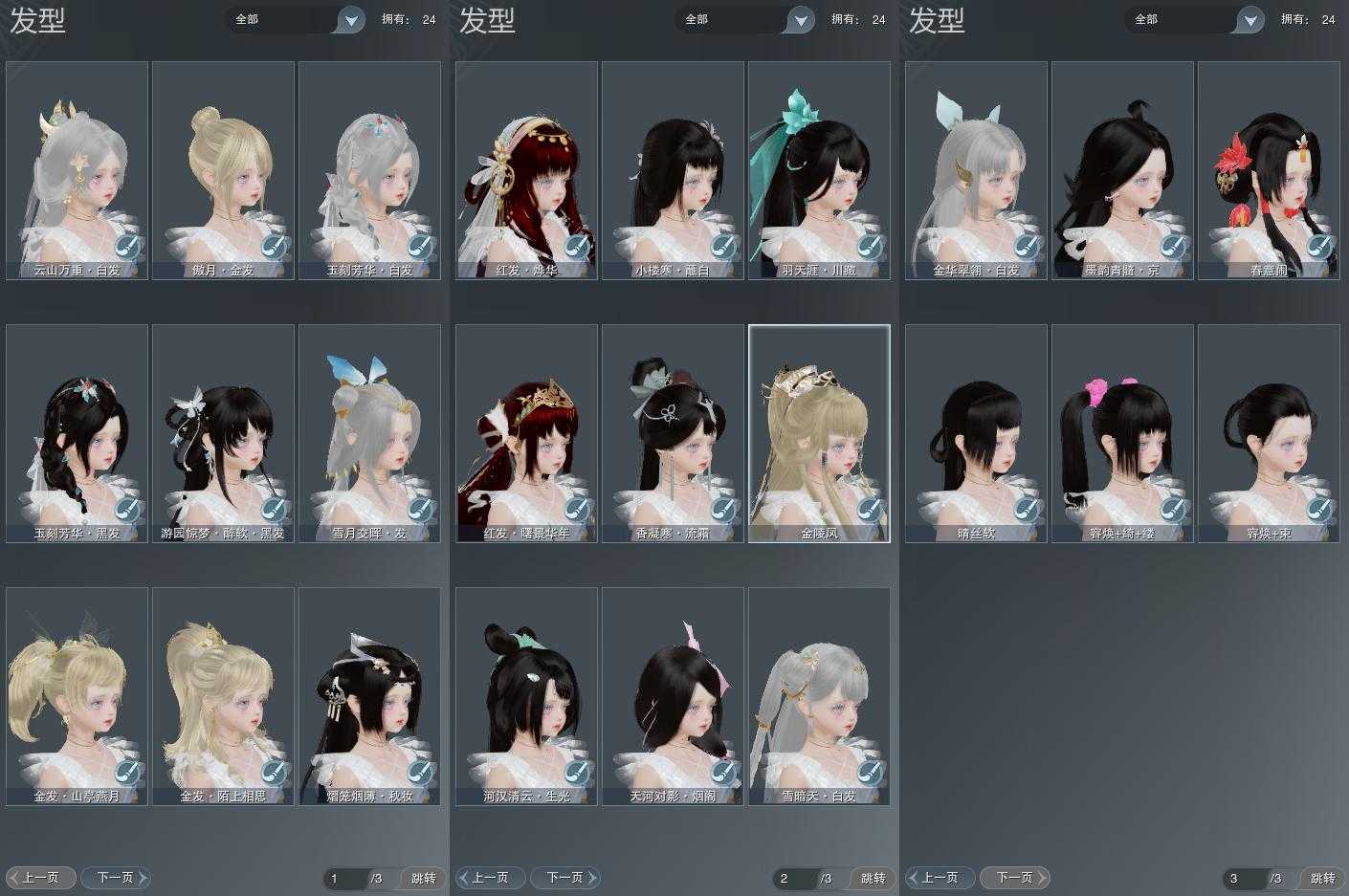Pick the 玉刻芳华·黑发 braided hairstyle
The height and width of the screenshot is (896, 1349).
click(77, 432)
